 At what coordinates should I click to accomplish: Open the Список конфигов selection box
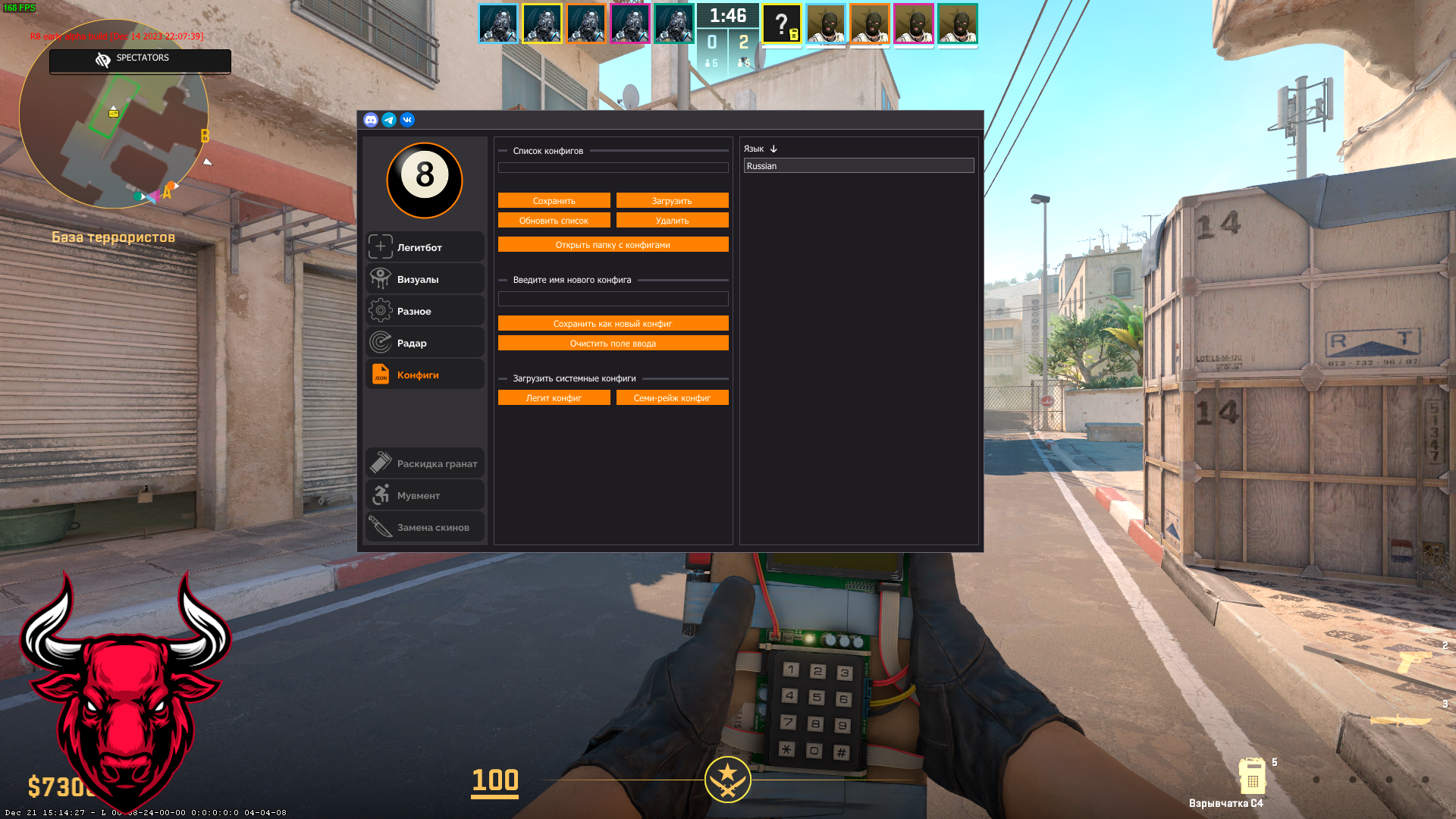point(613,167)
